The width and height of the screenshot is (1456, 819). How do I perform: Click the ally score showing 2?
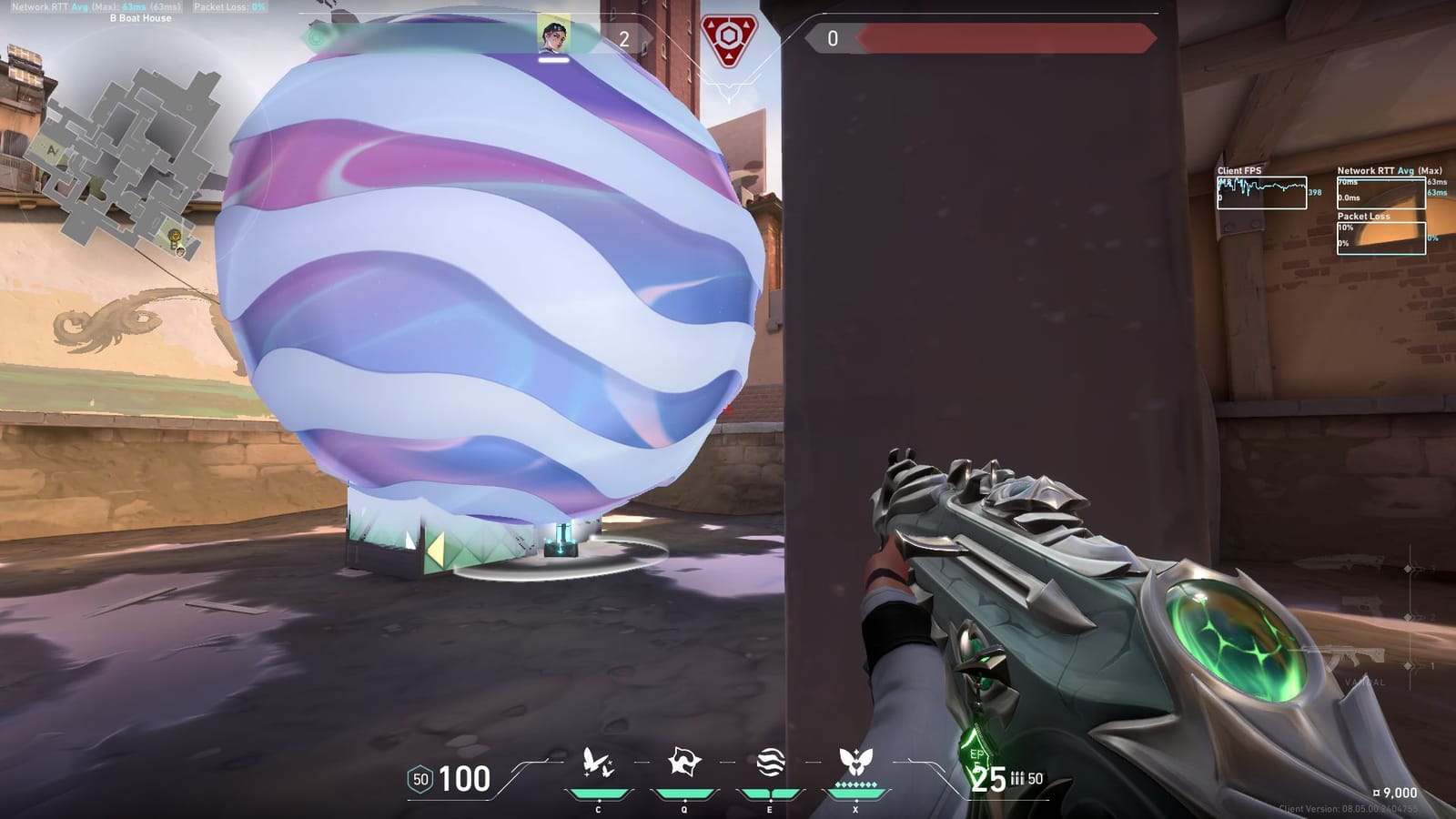[623, 38]
